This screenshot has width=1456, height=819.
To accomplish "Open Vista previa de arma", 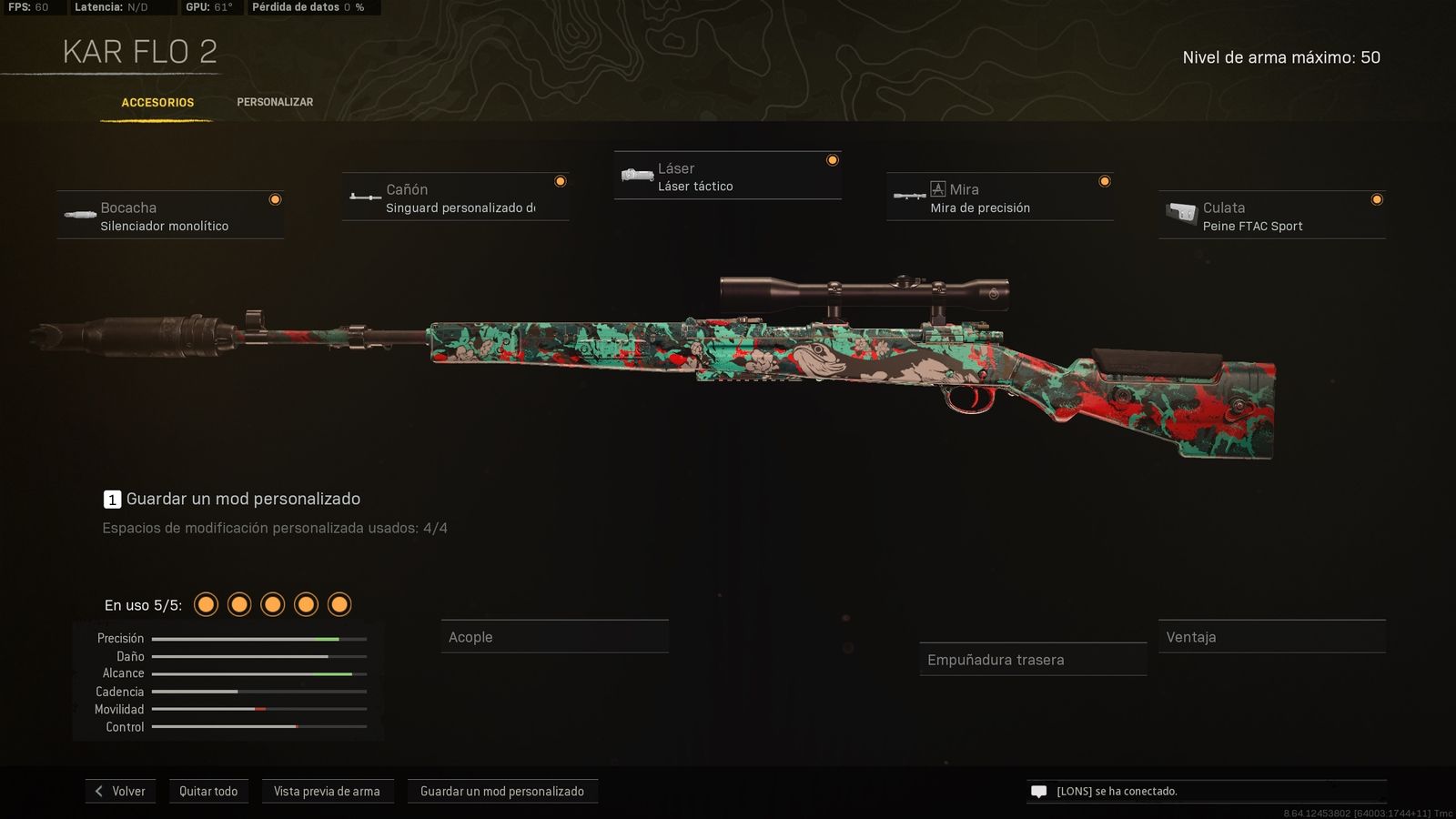I will pos(328,791).
